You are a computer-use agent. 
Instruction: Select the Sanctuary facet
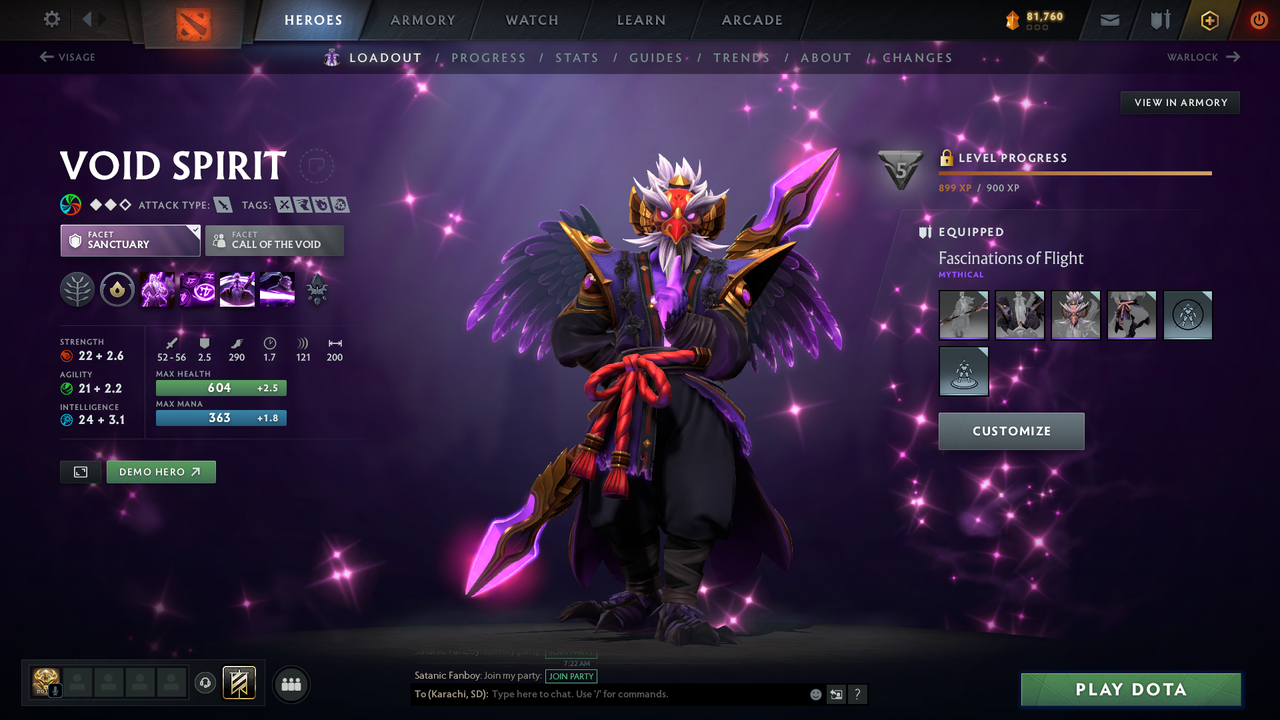pos(130,240)
